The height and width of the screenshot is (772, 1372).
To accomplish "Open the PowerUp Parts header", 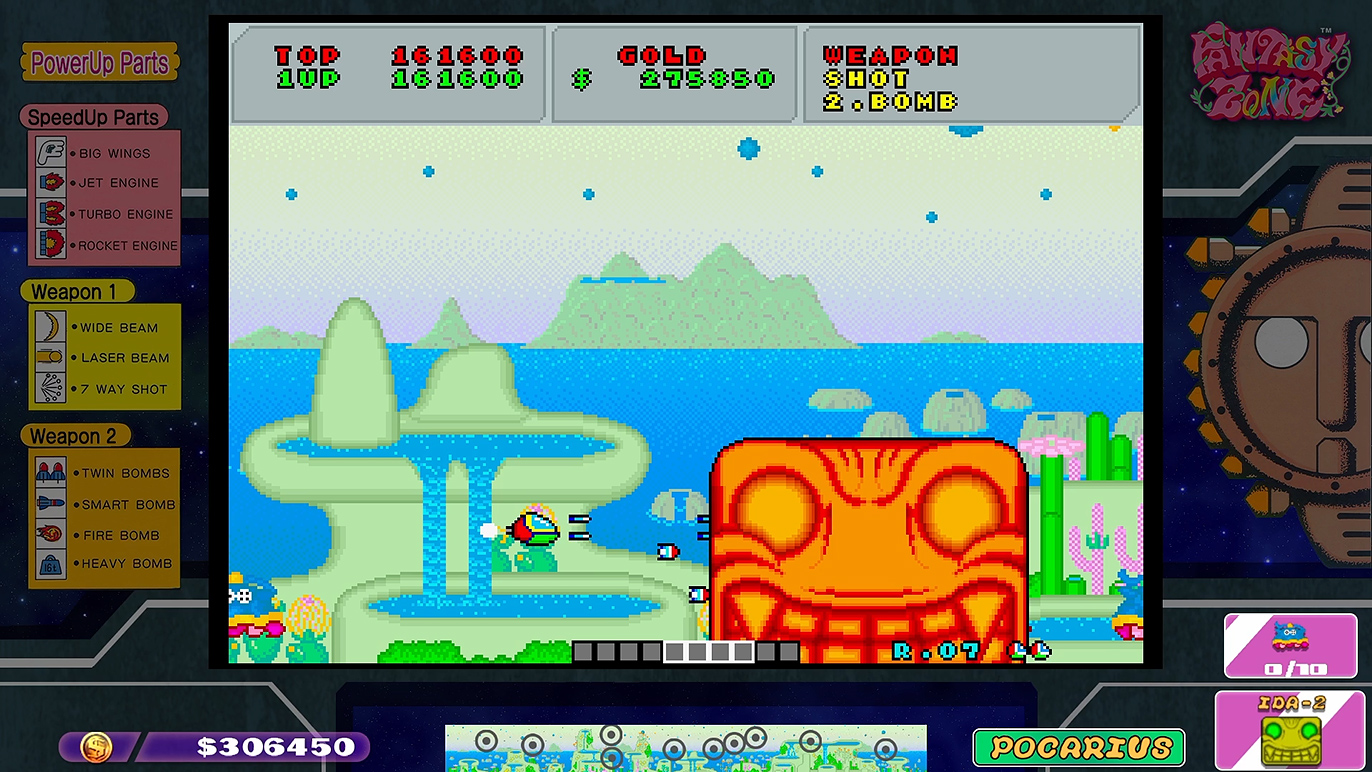I will pyautogui.click(x=99, y=63).
